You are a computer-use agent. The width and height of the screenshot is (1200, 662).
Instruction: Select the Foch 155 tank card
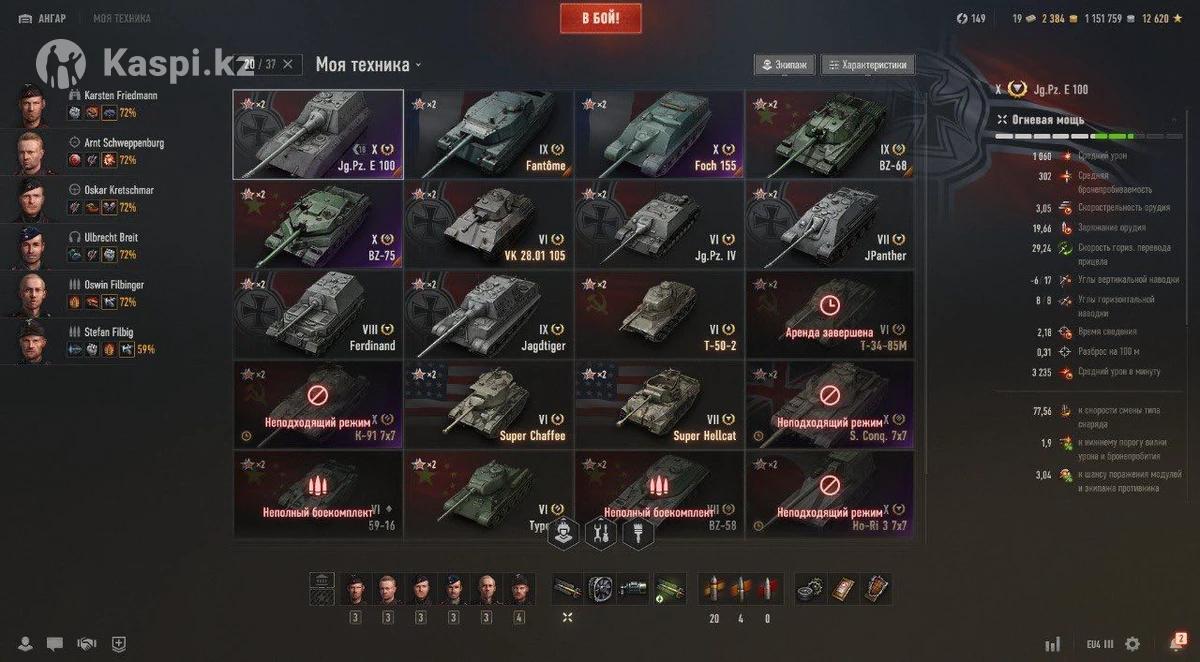coord(659,134)
